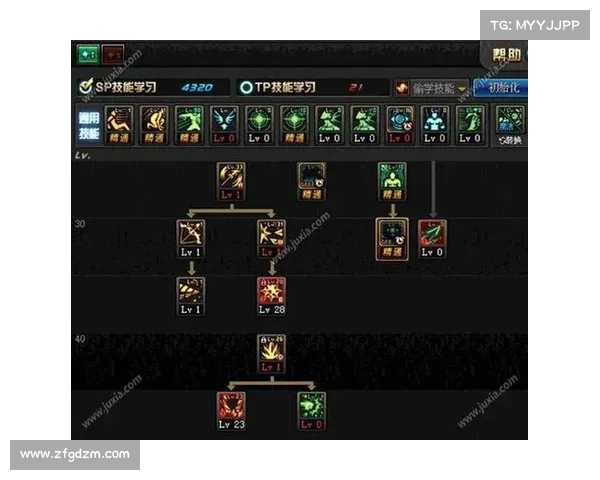Choose the golden flame skill in the level 40 row
Screen dimensions: 600x480
tap(271, 350)
